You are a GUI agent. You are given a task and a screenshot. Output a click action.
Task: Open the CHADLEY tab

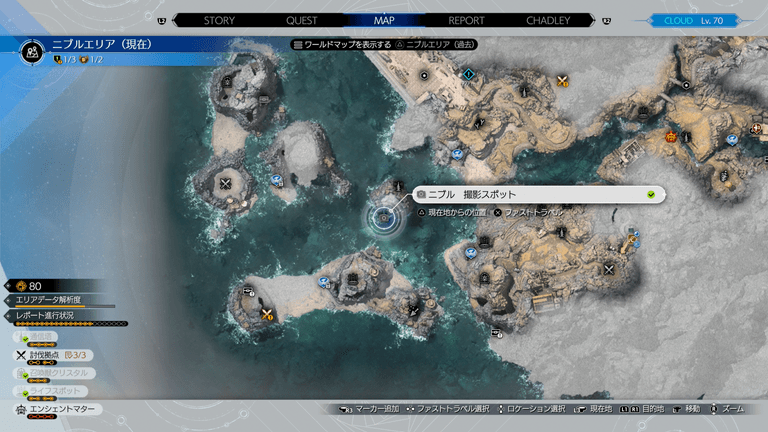point(548,19)
